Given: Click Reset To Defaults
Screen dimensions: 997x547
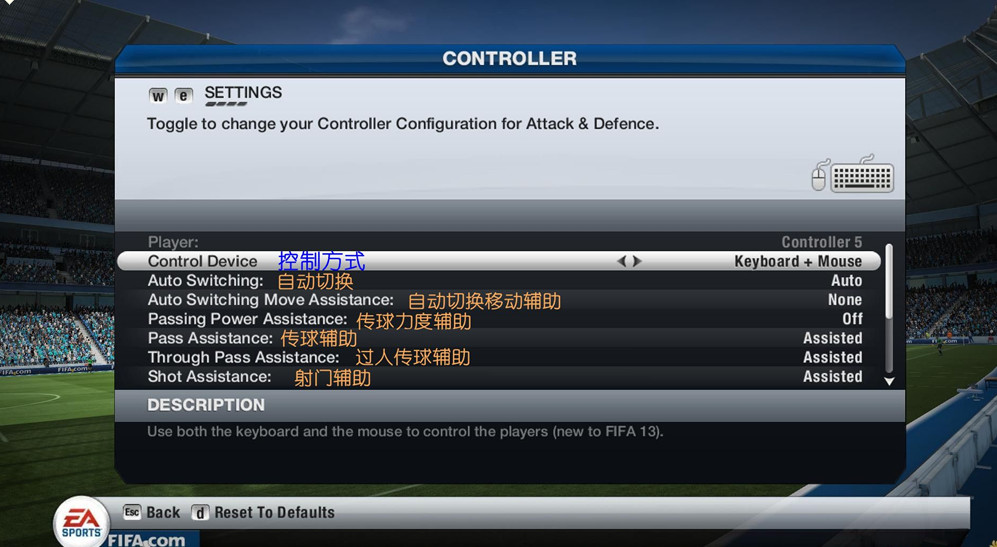Looking at the screenshot, I should coord(264,512).
